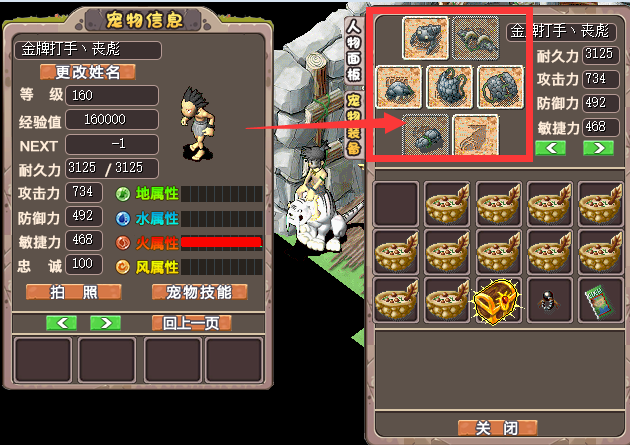Take a pet photo with 拍照
The width and height of the screenshot is (630, 445).
pos(72,292)
